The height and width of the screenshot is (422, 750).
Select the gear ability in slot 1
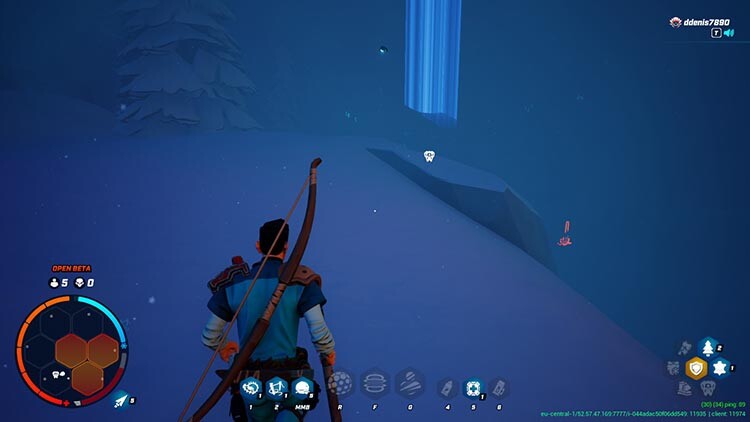pos(251,388)
